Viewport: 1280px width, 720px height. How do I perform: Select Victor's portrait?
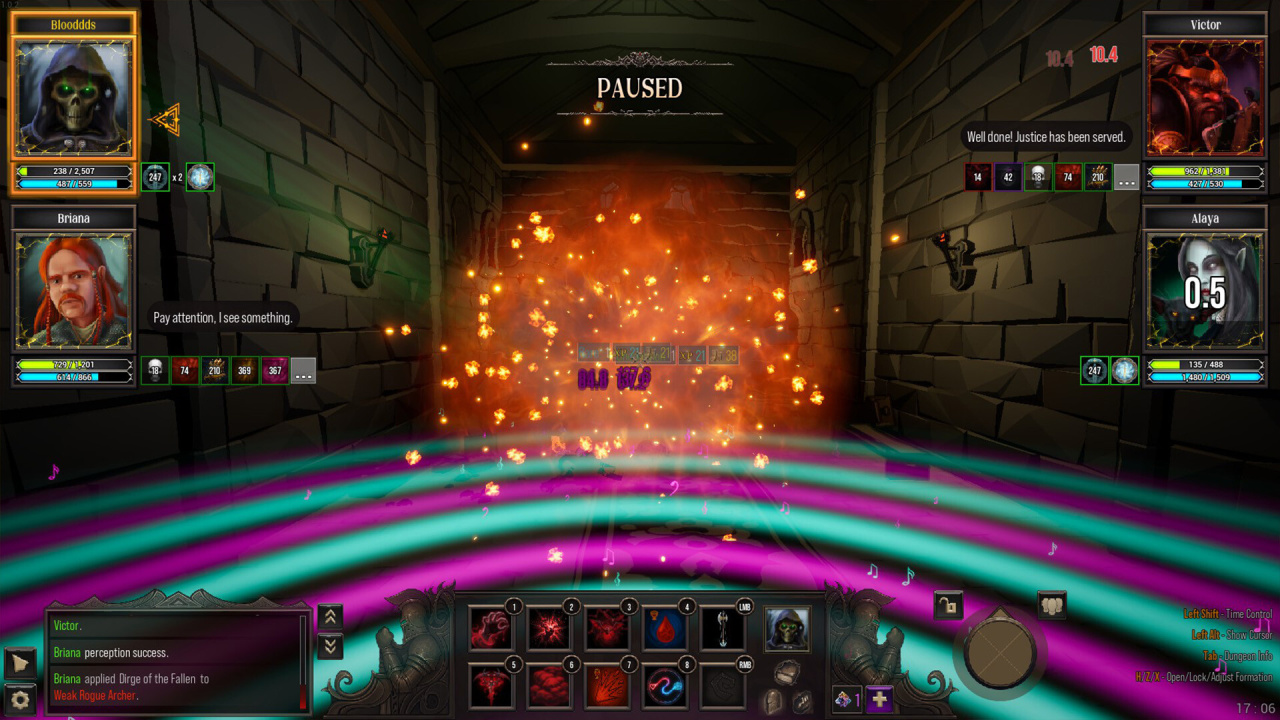(1205, 98)
